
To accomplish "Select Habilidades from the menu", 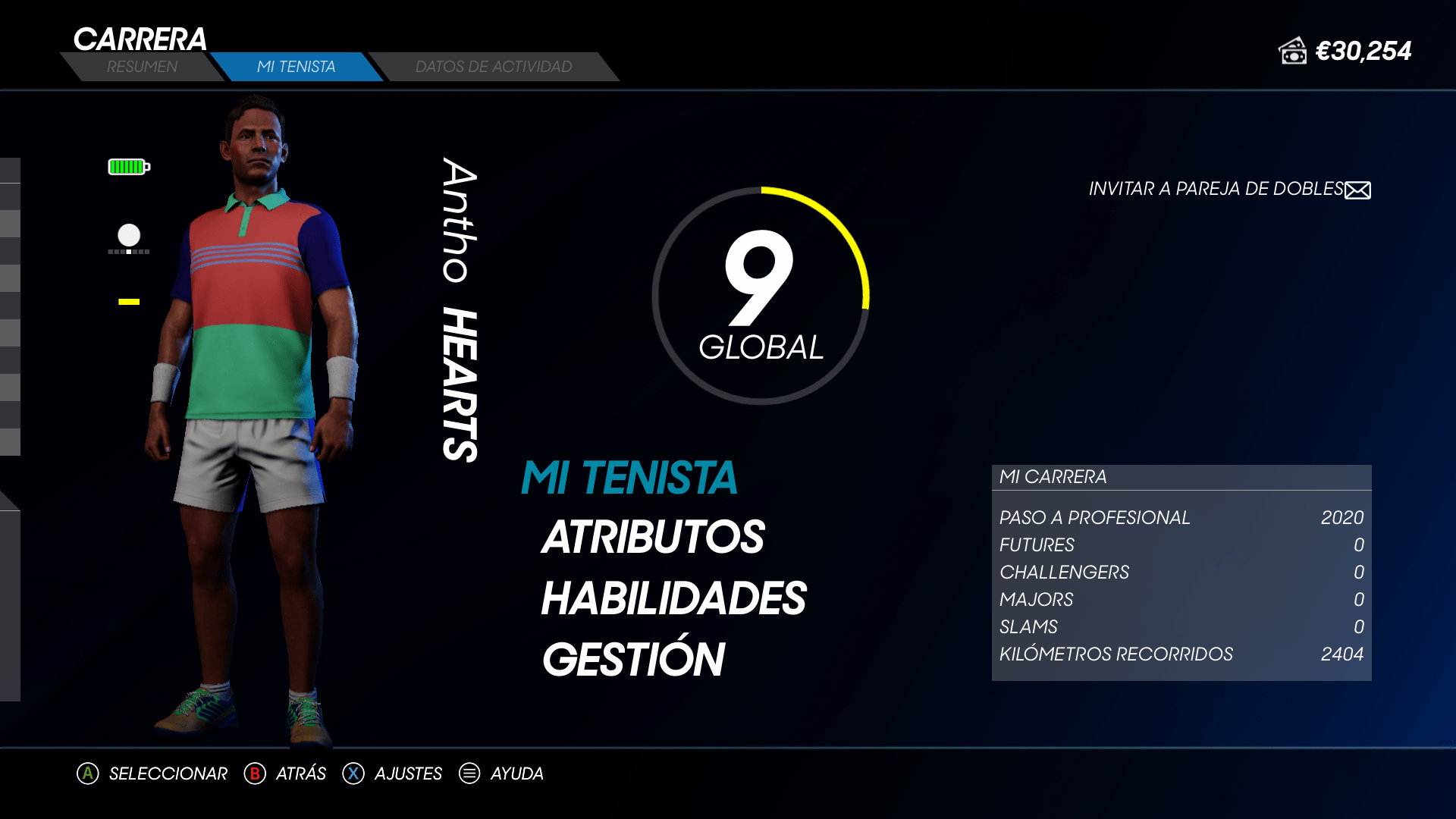I will click(x=673, y=598).
